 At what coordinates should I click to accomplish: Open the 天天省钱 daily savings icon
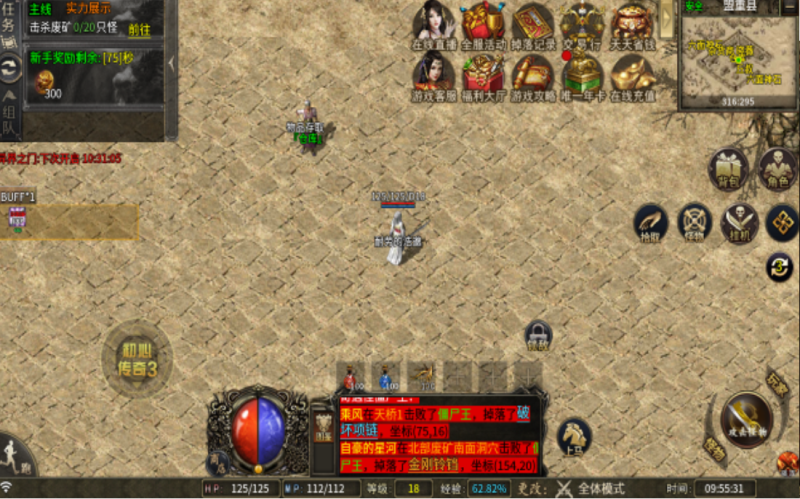[x=633, y=23]
